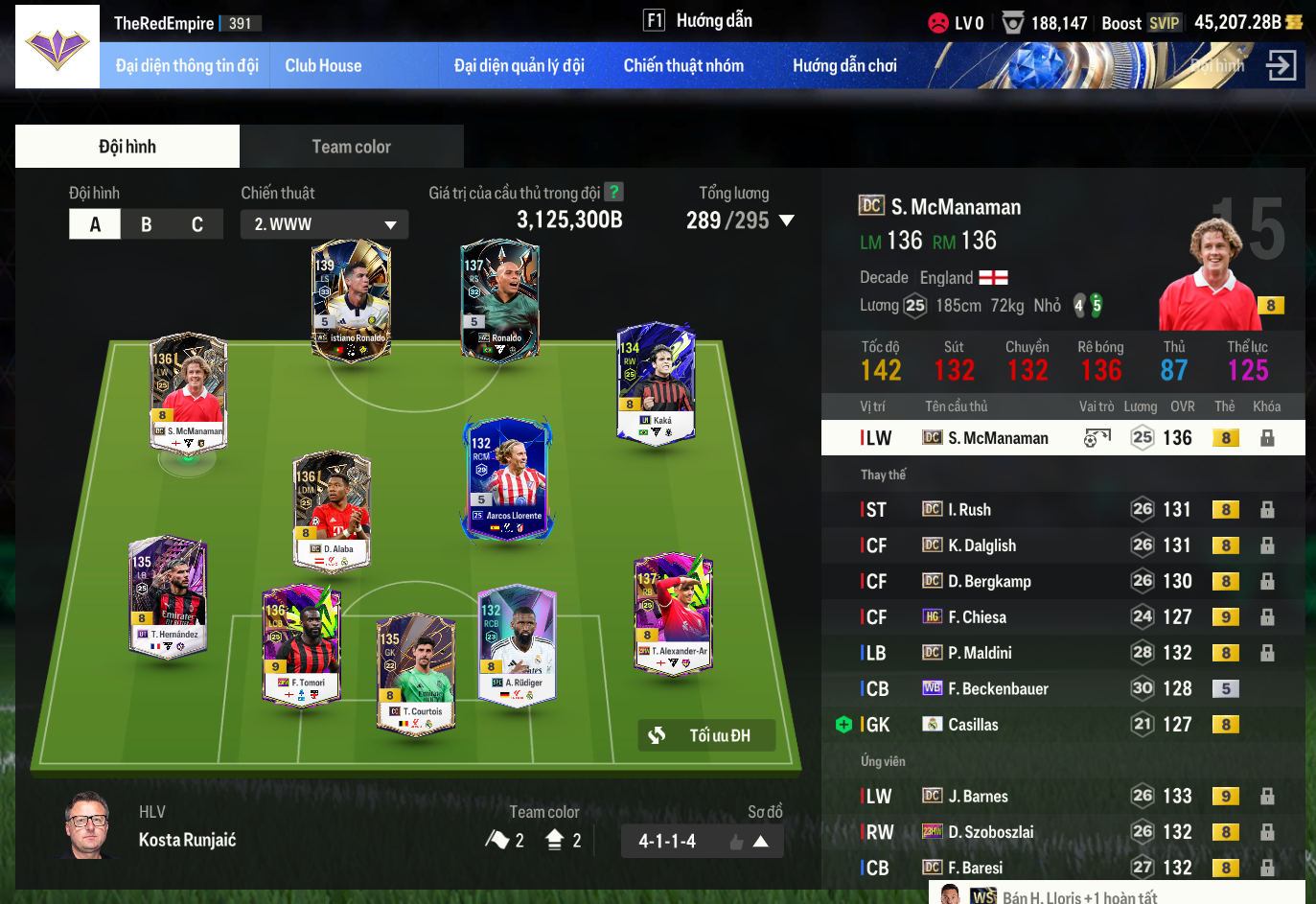Open Chiến thuật nhóm menu

(683, 66)
